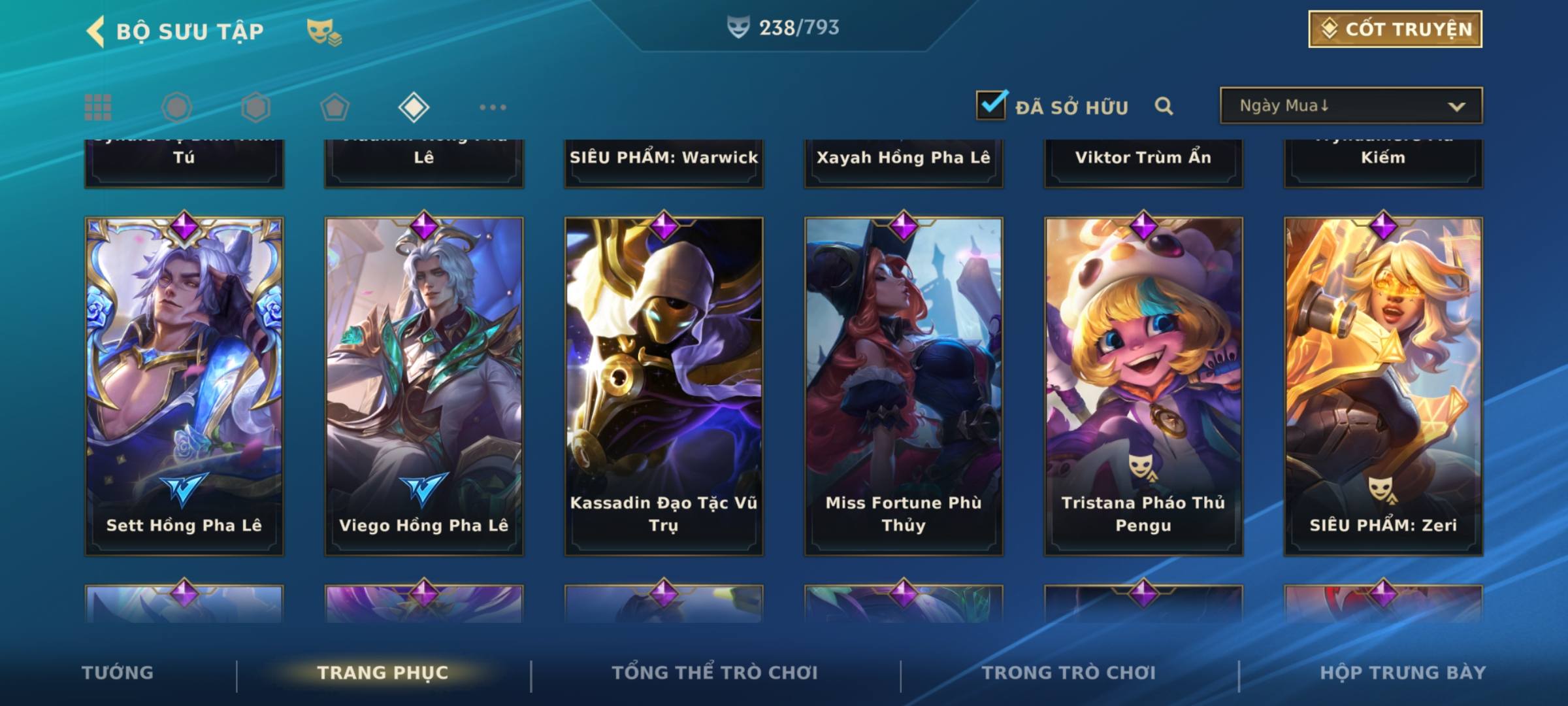Image resolution: width=1568 pixels, height=706 pixels.
Task: View Miss Fortune Phù Thủy skin
Action: [x=904, y=386]
